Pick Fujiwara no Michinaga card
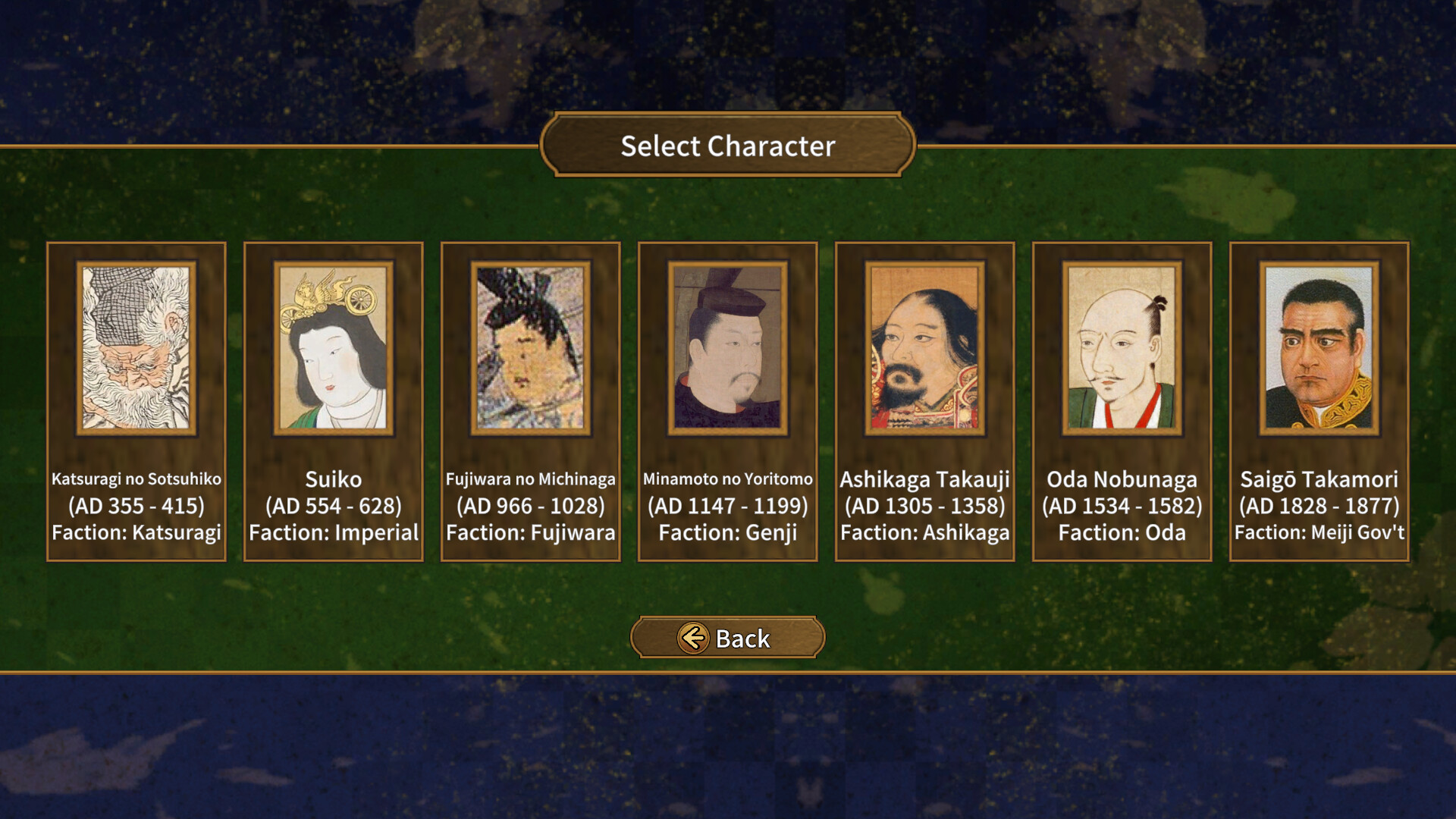 (x=531, y=402)
